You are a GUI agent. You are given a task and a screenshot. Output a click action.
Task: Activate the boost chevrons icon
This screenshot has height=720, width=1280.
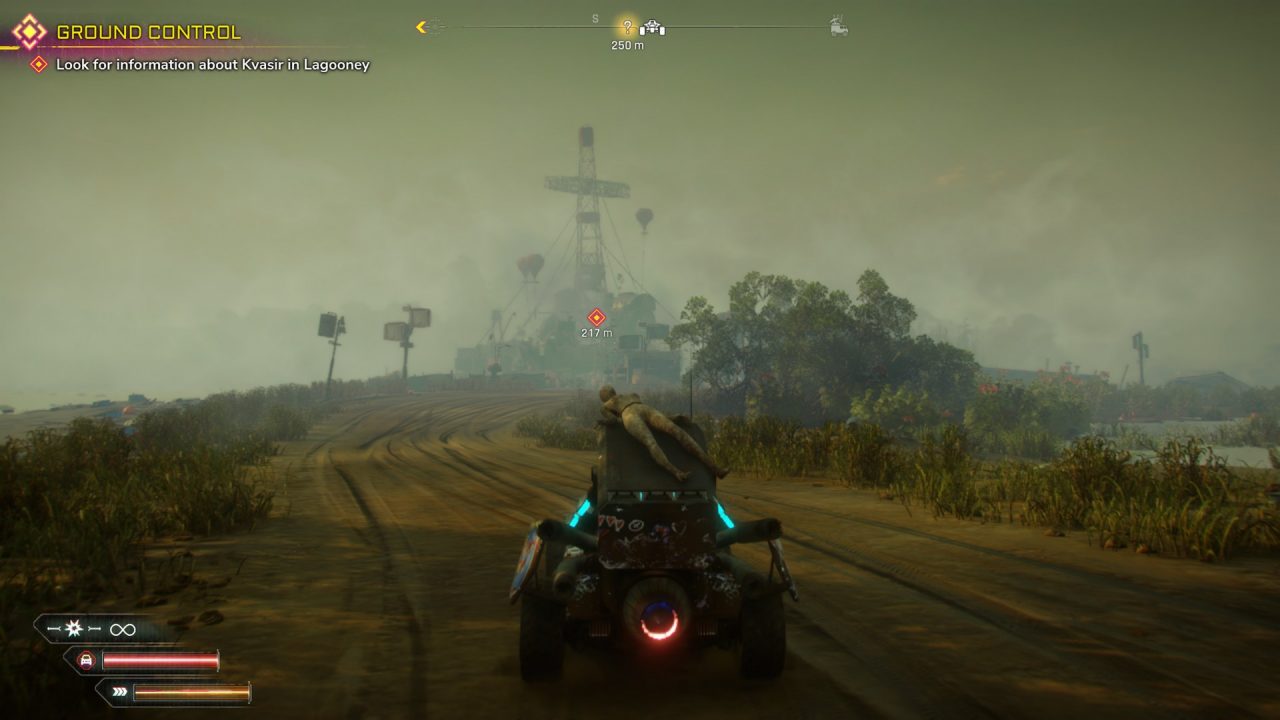(119, 691)
